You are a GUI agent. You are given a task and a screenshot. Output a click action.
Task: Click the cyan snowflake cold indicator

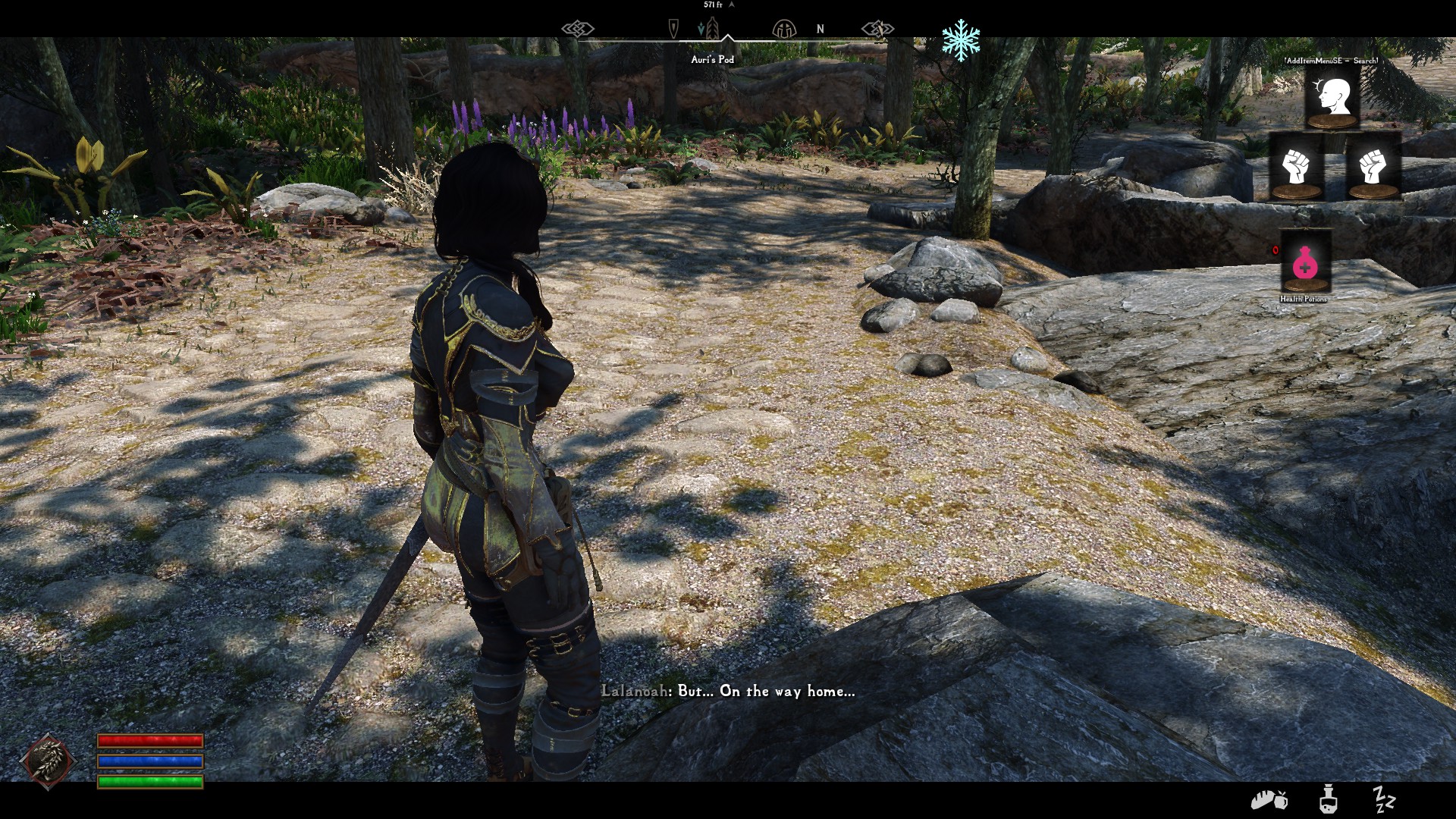(x=961, y=40)
